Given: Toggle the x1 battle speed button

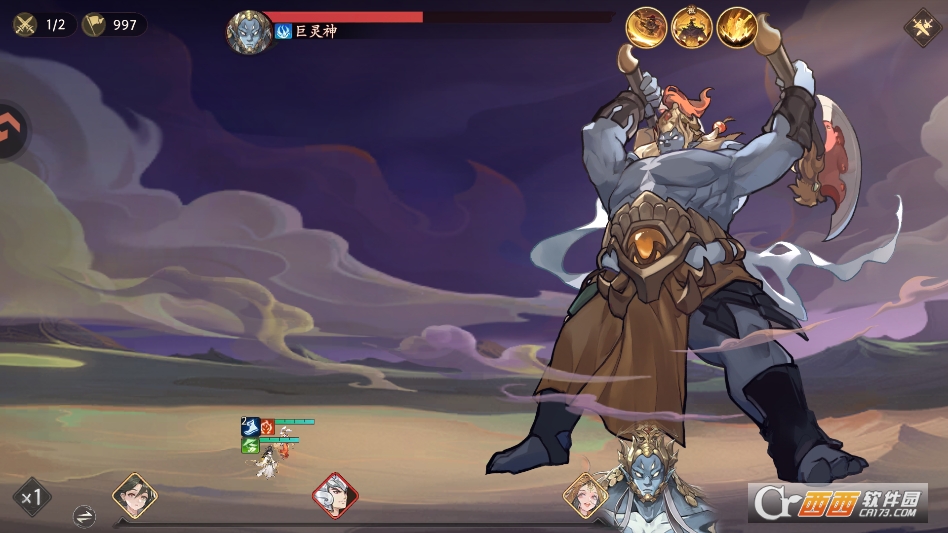Looking at the screenshot, I should 32,497.
